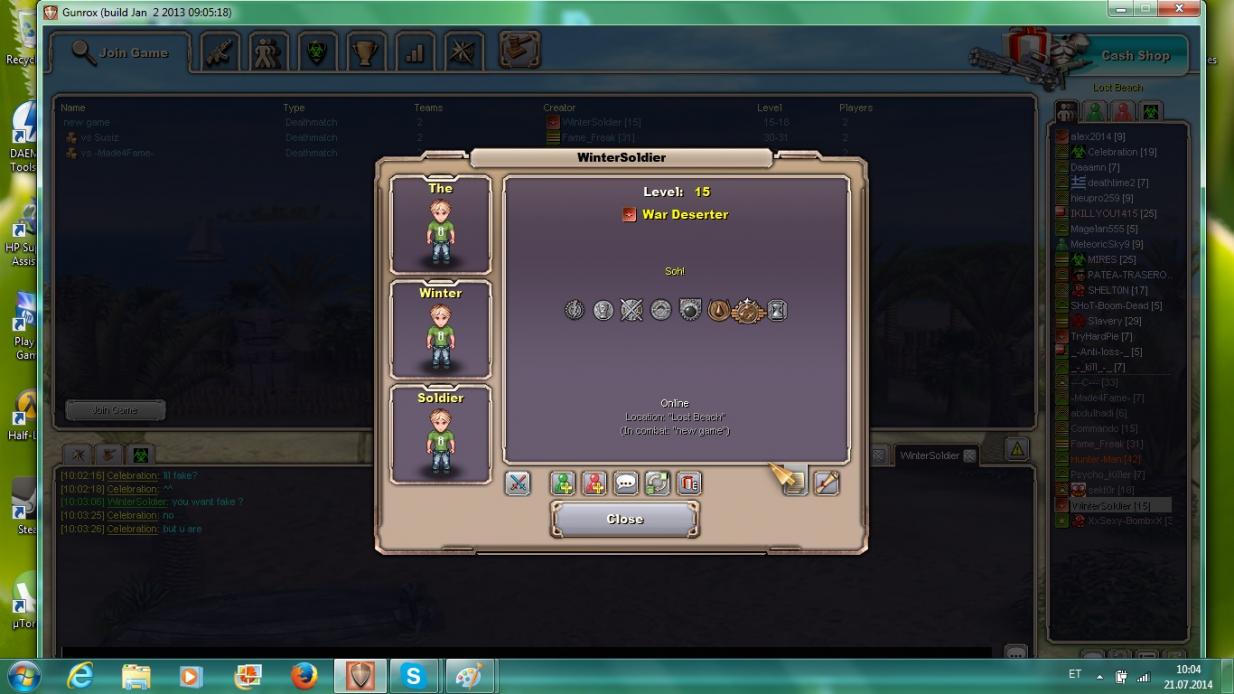Open private chat via speech bubble icon
1234x694 pixels.
pyautogui.click(x=626, y=483)
